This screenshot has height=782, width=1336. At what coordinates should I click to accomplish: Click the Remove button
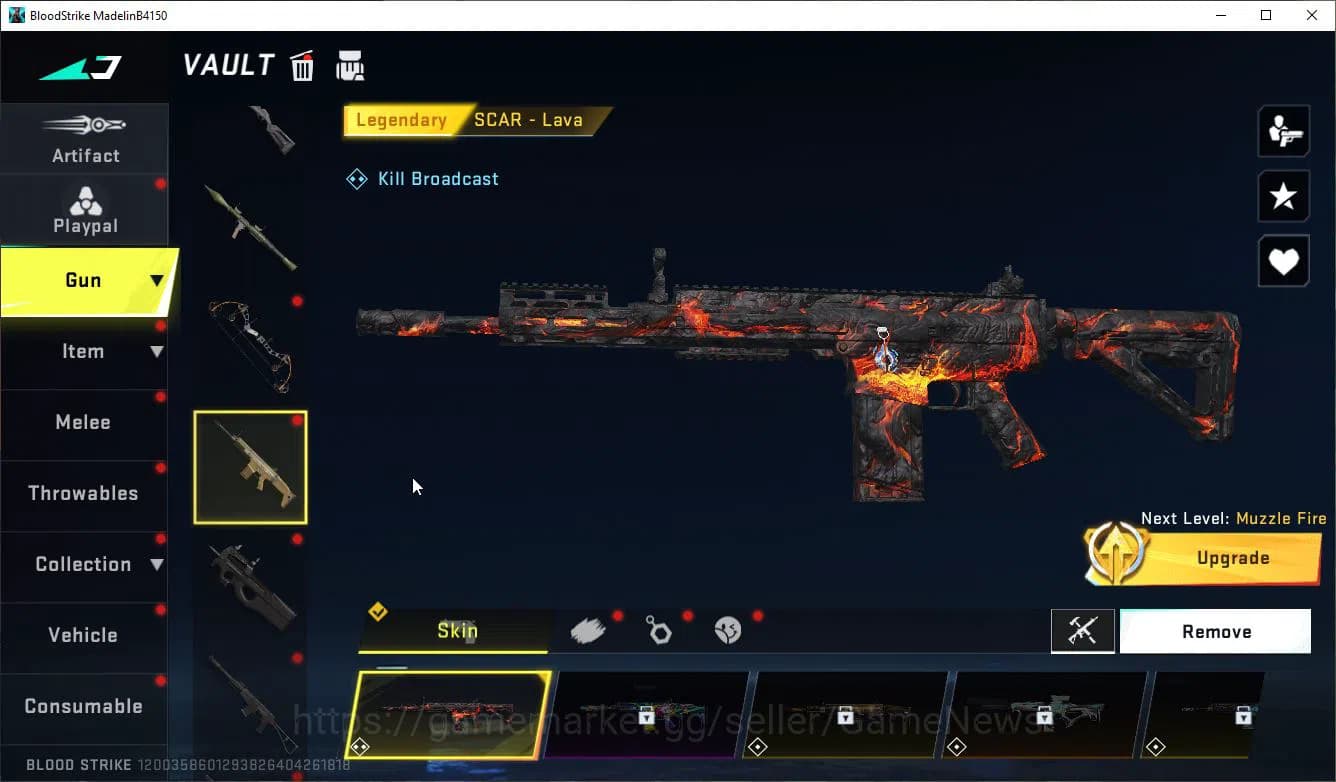click(1215, 631)
